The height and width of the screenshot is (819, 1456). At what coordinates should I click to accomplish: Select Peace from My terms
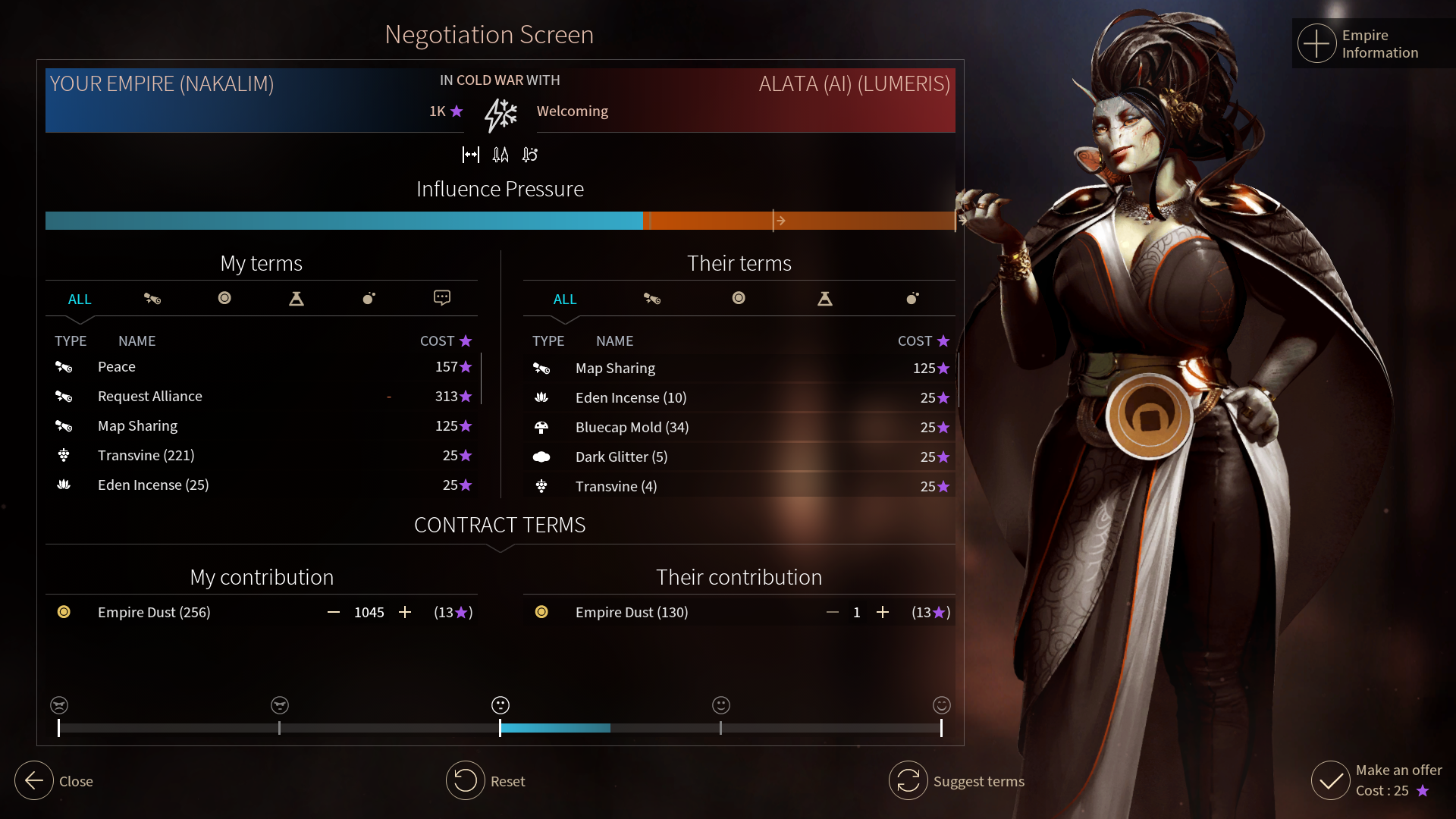coord(117,367)
